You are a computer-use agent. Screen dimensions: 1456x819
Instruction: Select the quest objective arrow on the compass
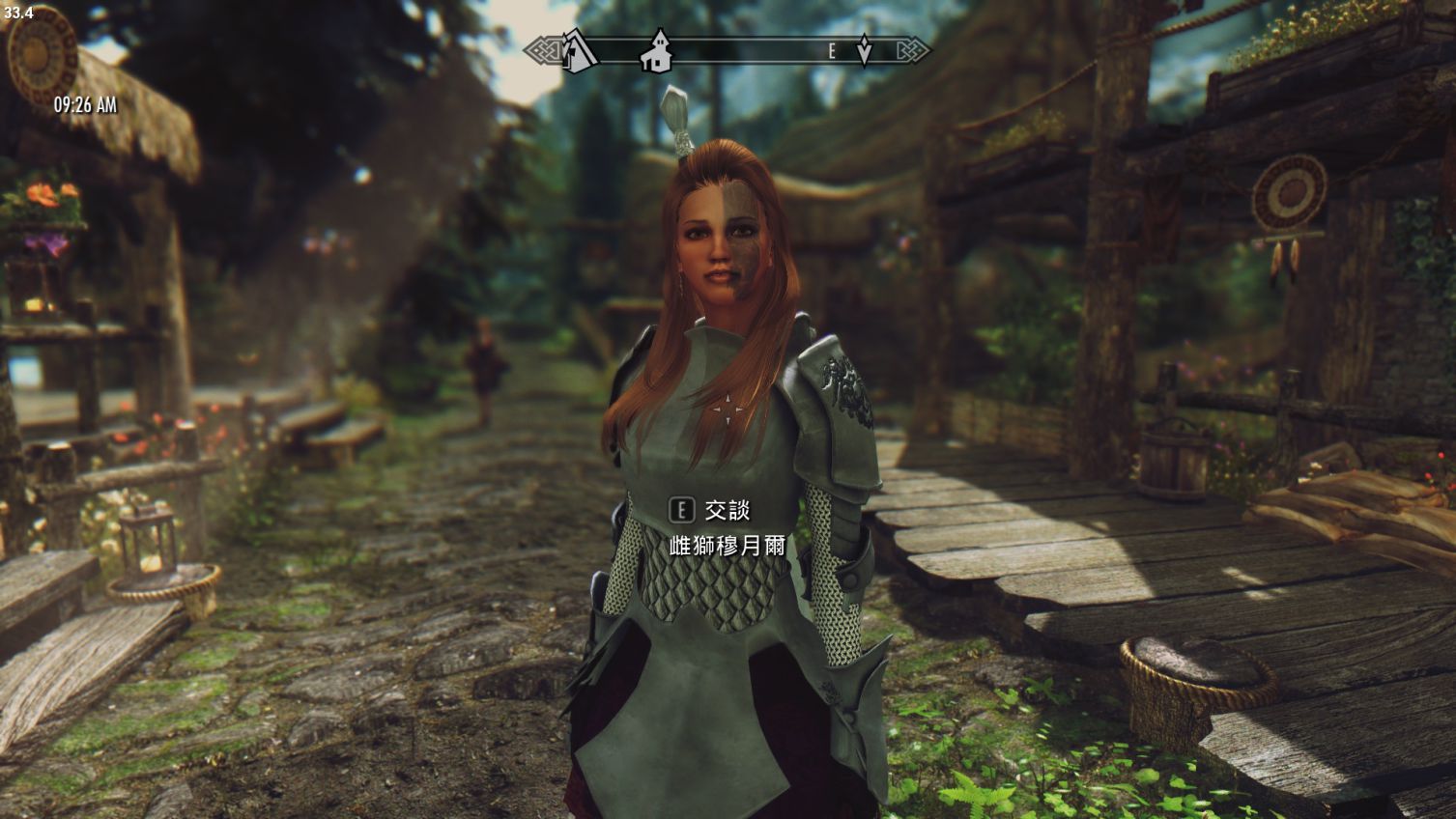[863, 50]
